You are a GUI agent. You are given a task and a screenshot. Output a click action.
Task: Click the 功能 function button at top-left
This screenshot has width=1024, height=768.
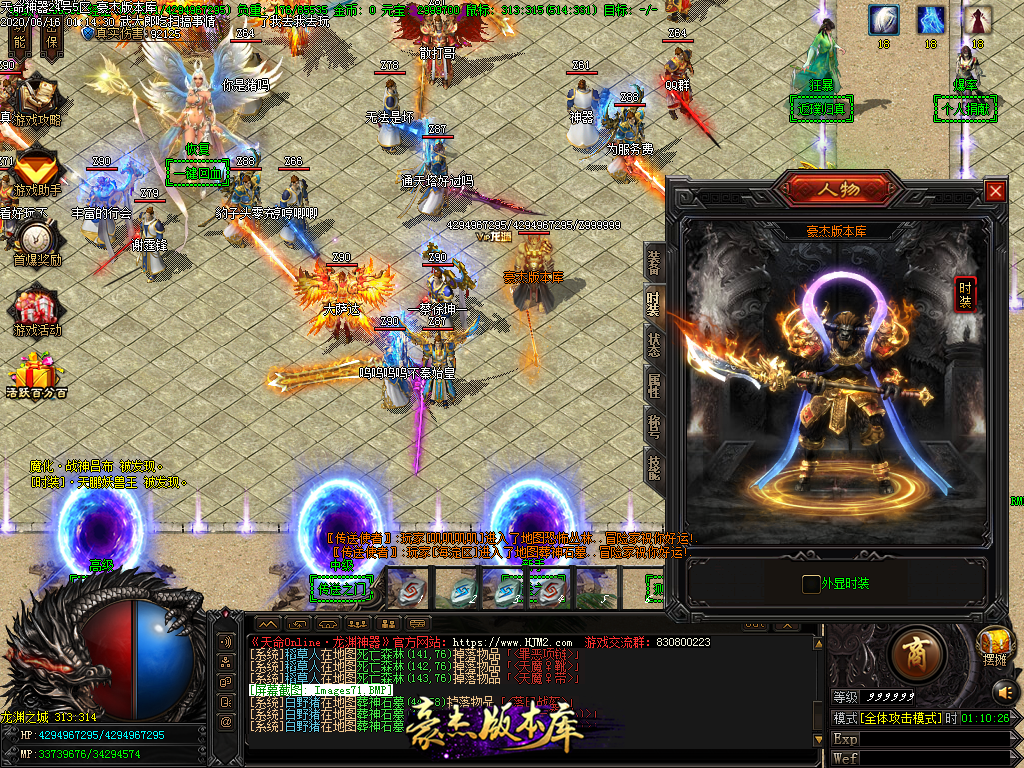click(19, 40)
